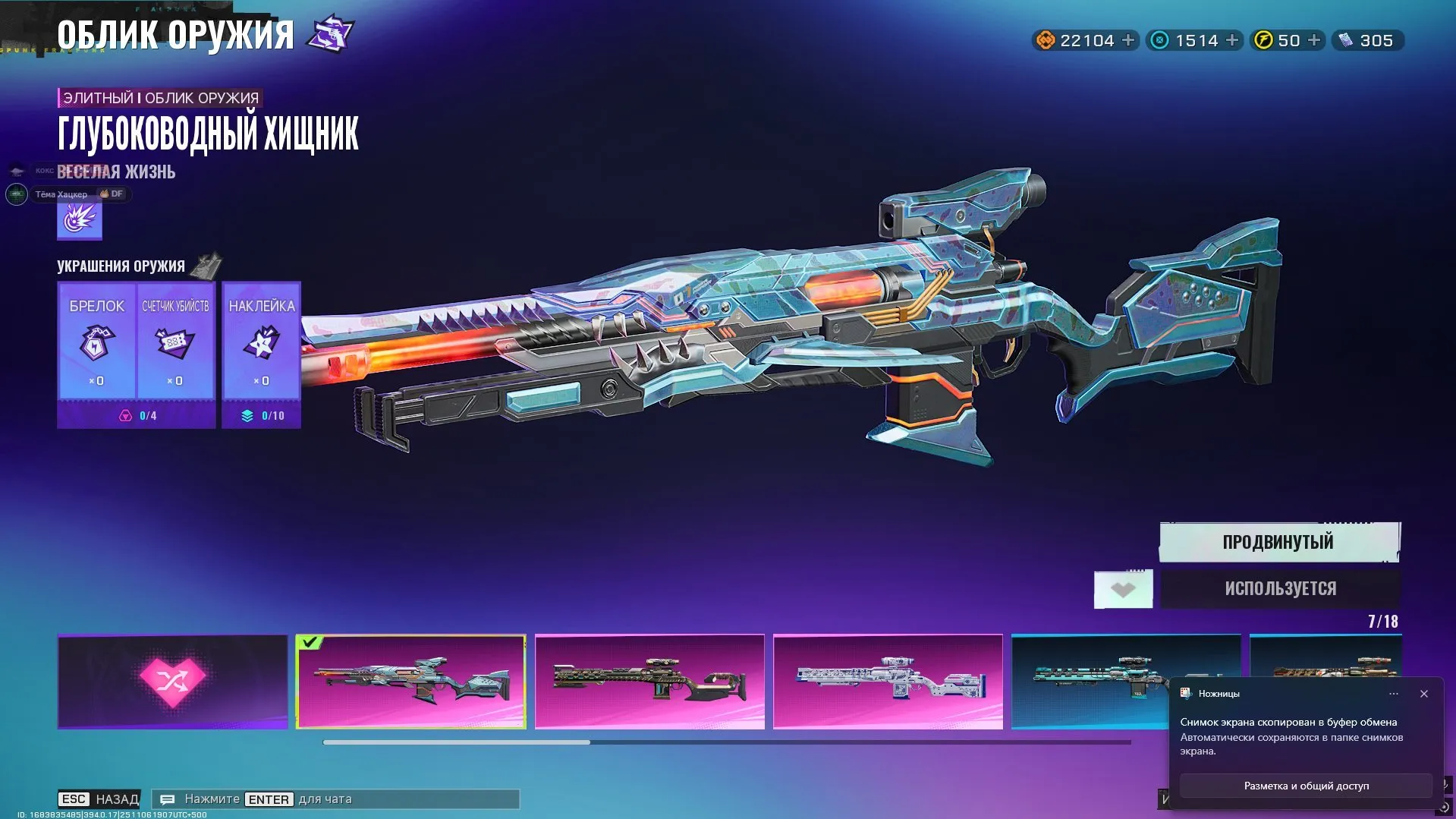Add more of the 1514 blue currency

1232,40
